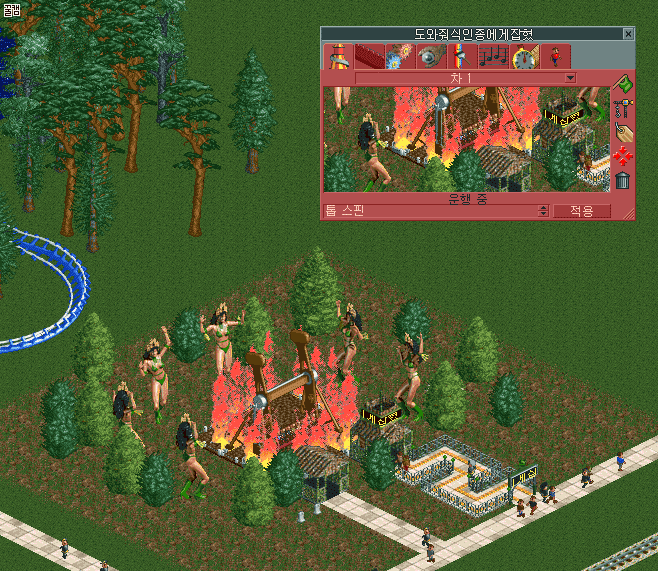Screen dimensions: 658x571
Task: Click the 적용 apply button
Action: click(582, 211)
